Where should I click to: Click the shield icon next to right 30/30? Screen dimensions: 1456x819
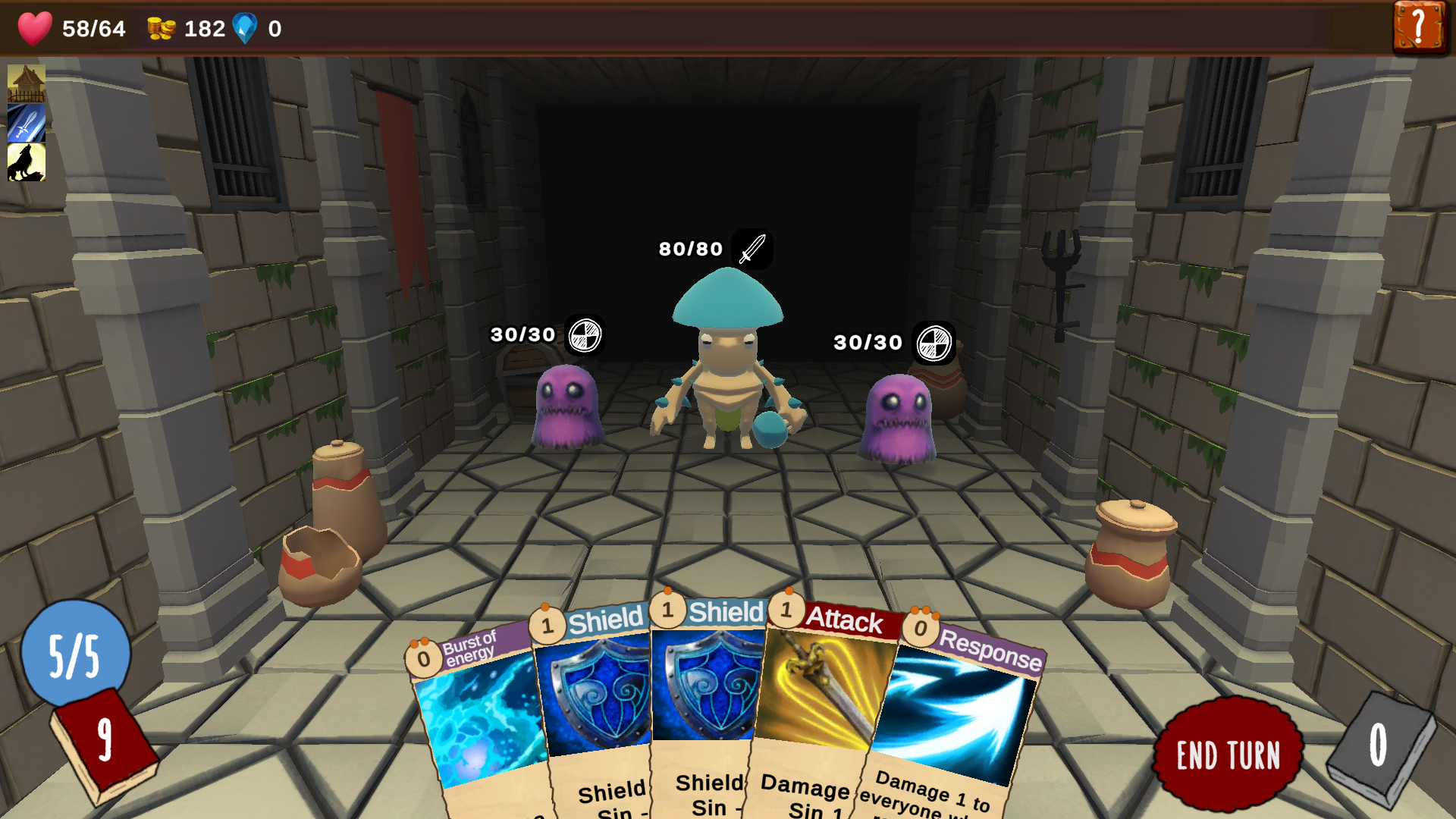pyautogui.click(x=934, y=341)
